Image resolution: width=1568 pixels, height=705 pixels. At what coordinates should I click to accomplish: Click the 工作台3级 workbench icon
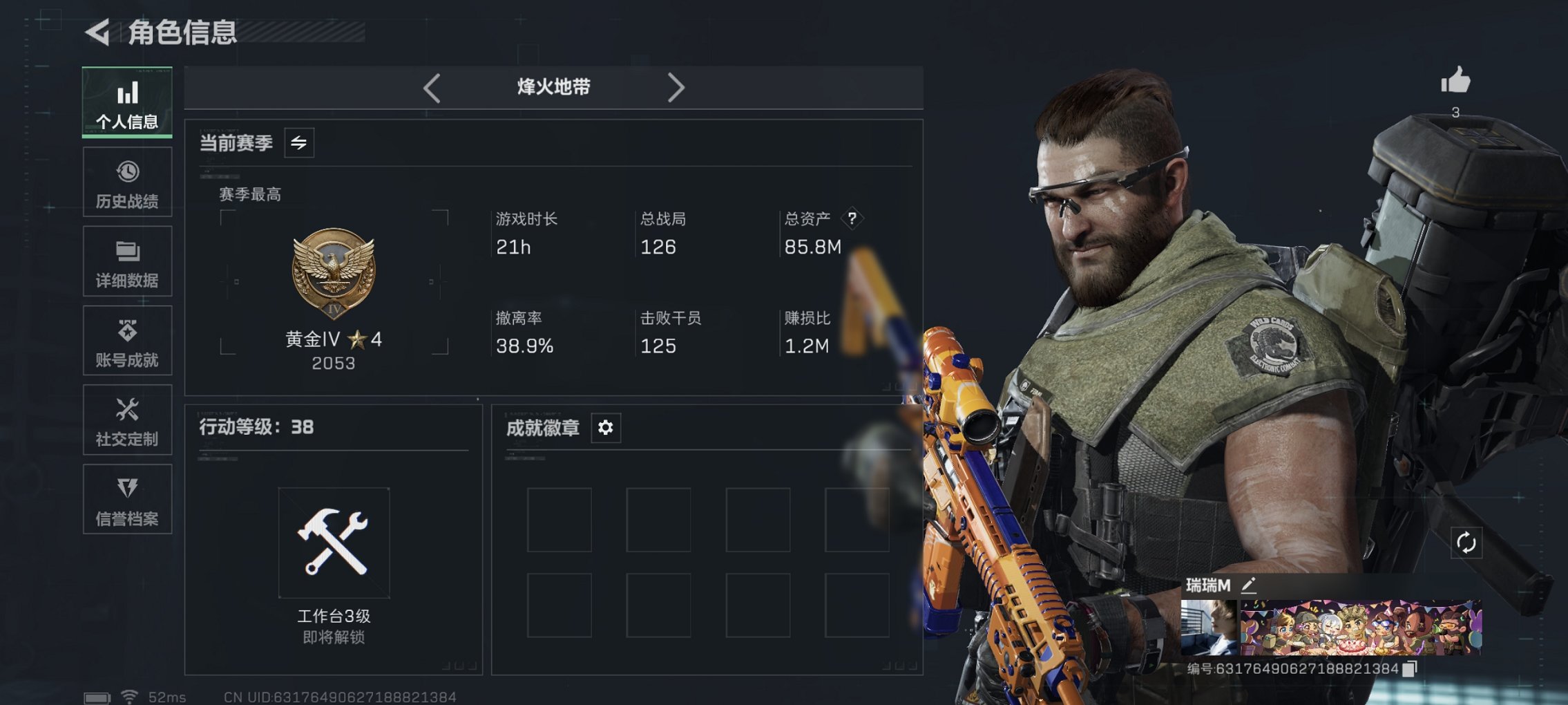(334, 543)
